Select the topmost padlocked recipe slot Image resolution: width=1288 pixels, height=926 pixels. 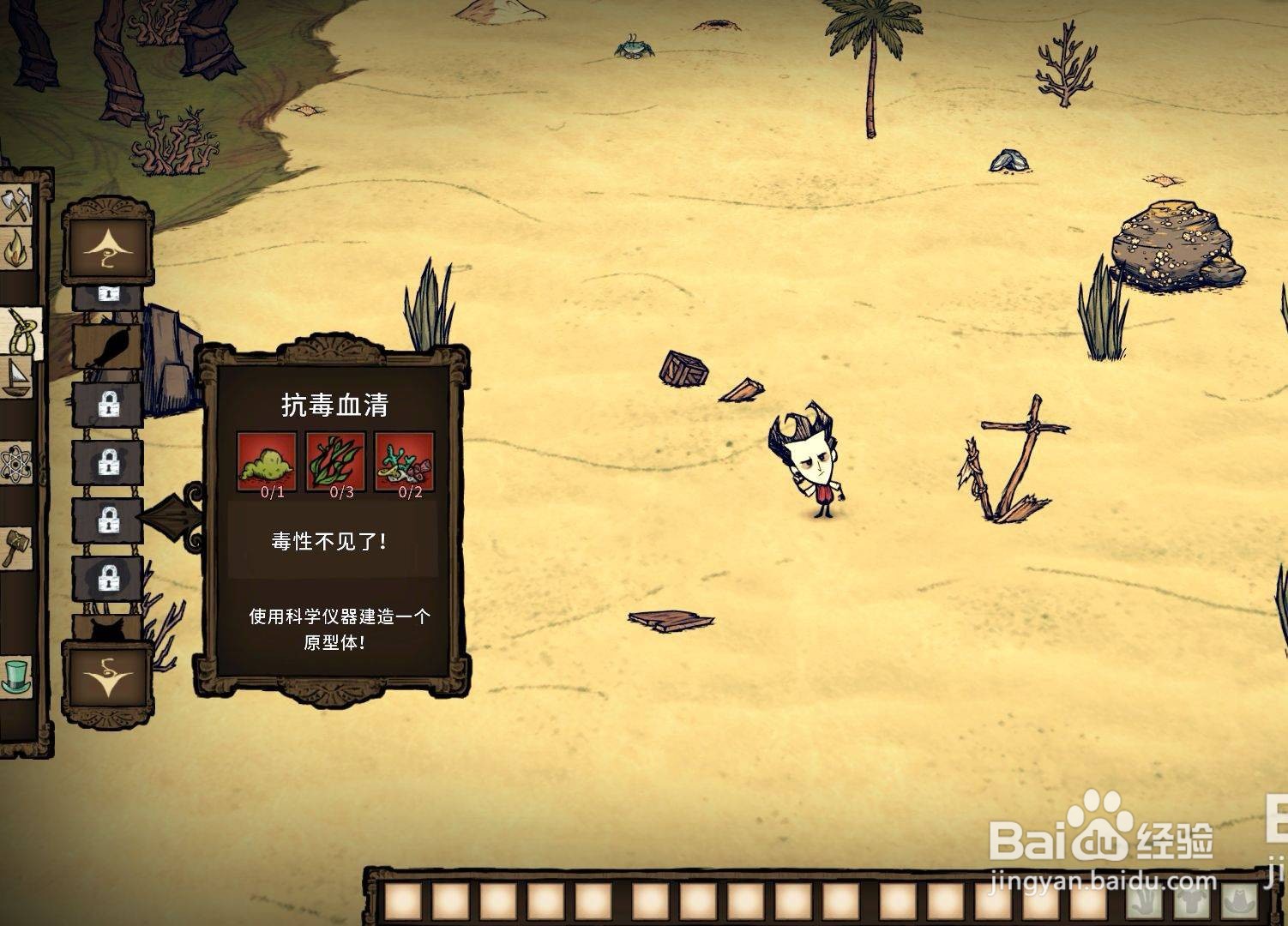(109, 296)
